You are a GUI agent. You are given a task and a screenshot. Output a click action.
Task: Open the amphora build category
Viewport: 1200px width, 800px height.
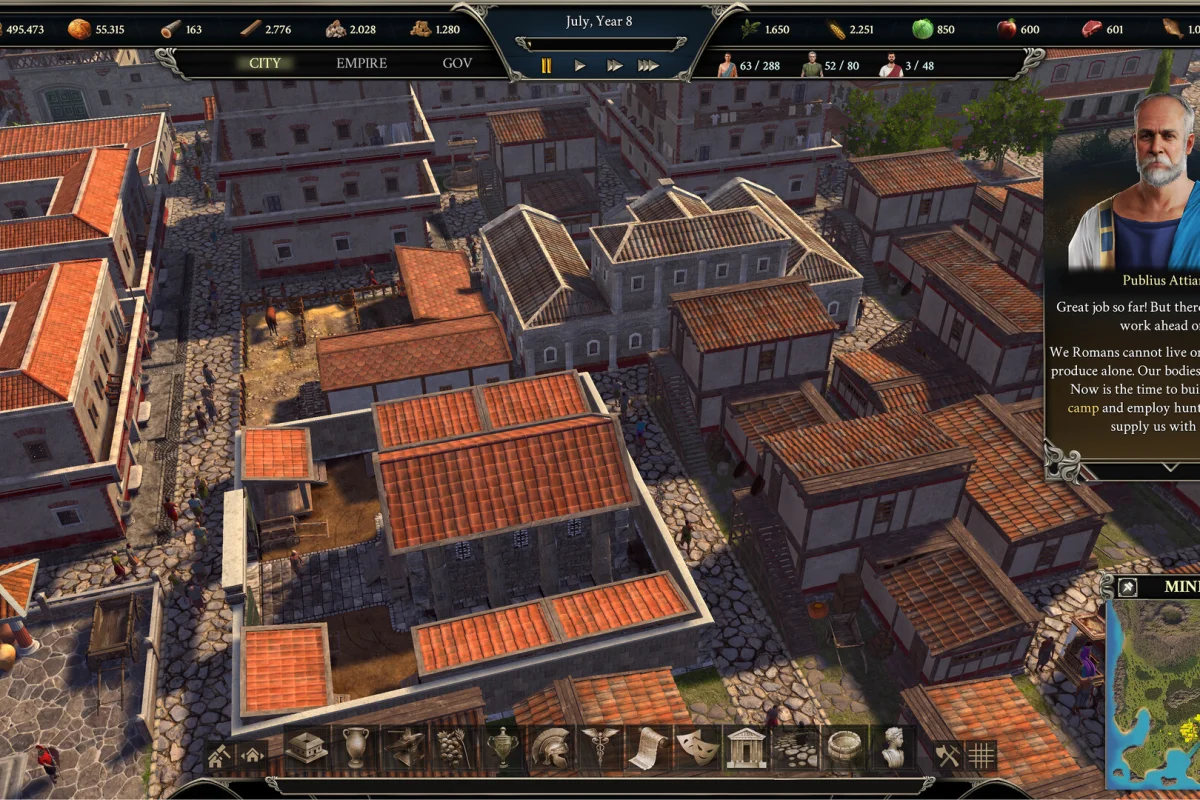pyautogui.click(x=356, y=747)
